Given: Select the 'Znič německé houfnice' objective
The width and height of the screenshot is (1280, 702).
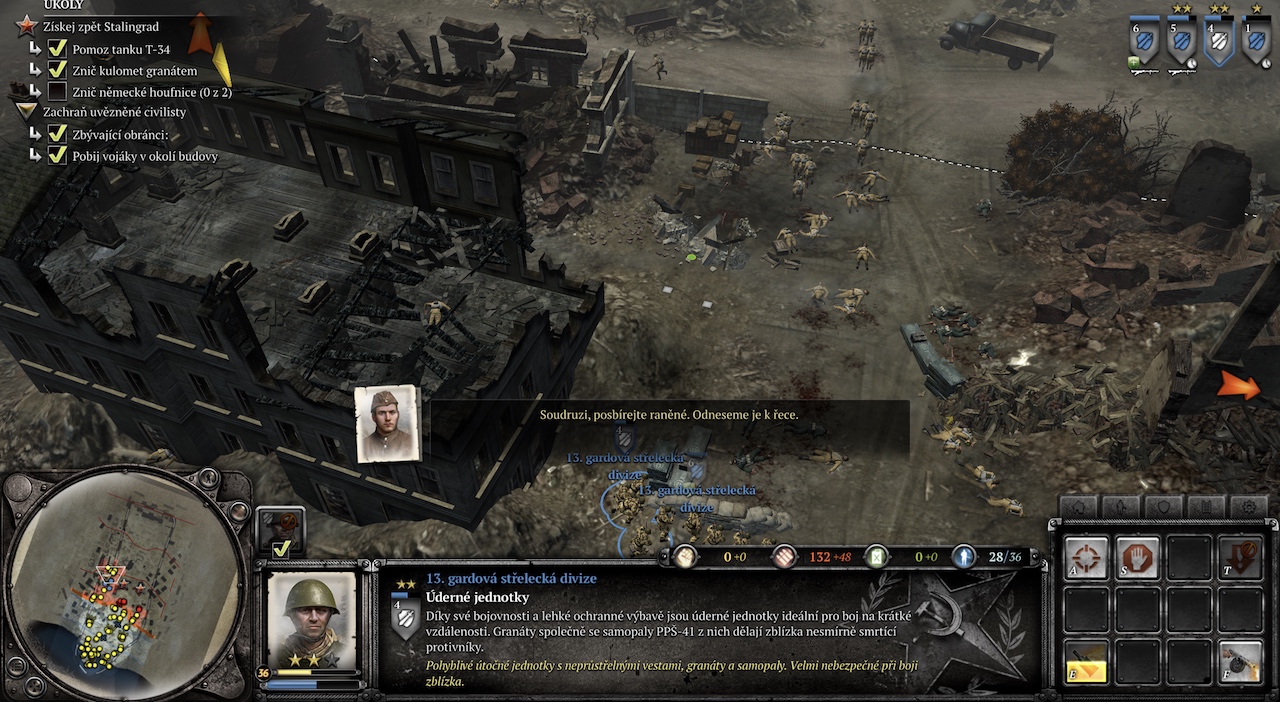Looking at the screenshot, I should point(151,92).
